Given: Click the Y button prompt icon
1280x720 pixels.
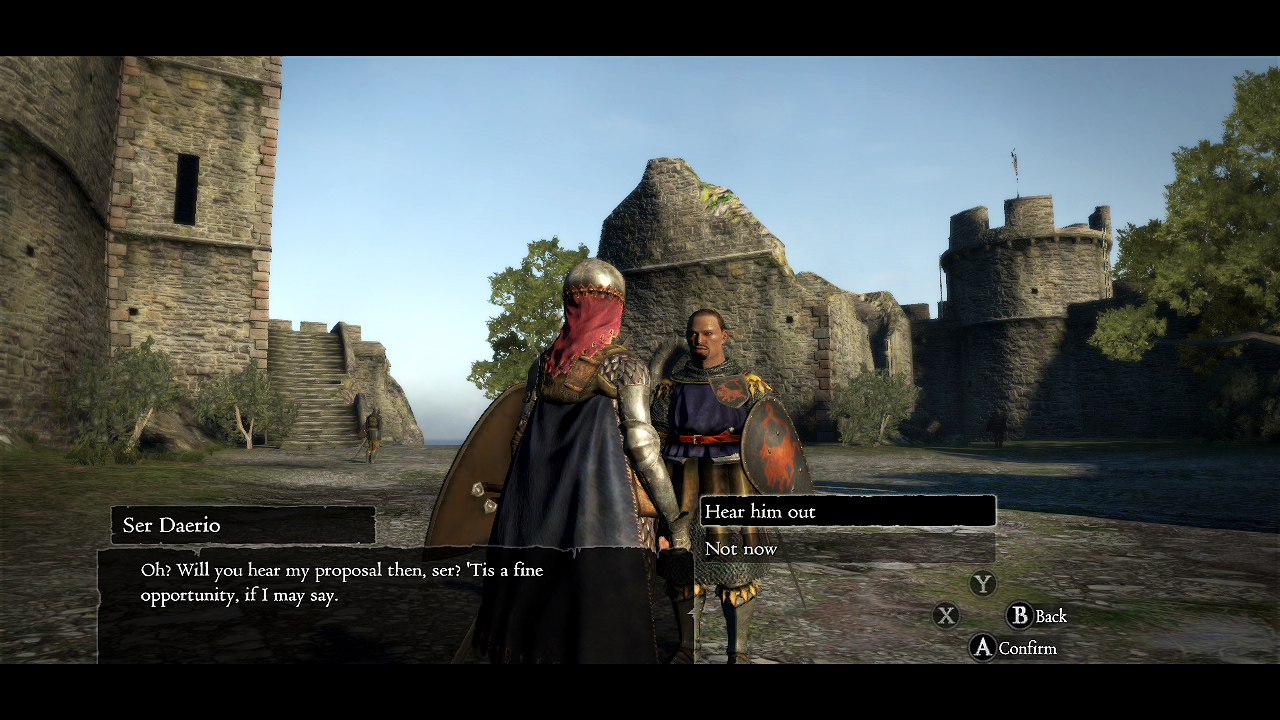Looking at the screenshot, I should coord(982,584).
